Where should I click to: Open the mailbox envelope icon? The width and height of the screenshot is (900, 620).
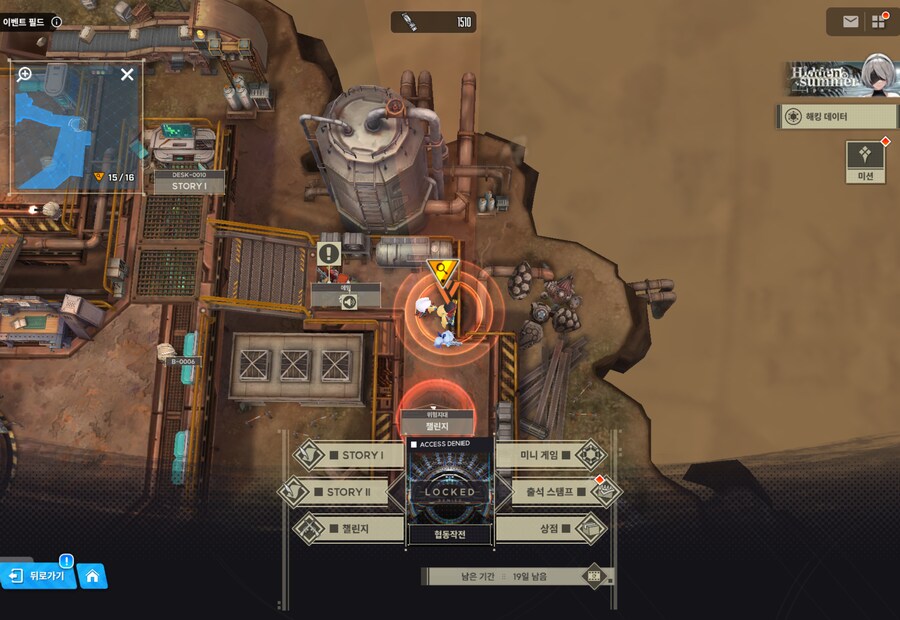850,21
